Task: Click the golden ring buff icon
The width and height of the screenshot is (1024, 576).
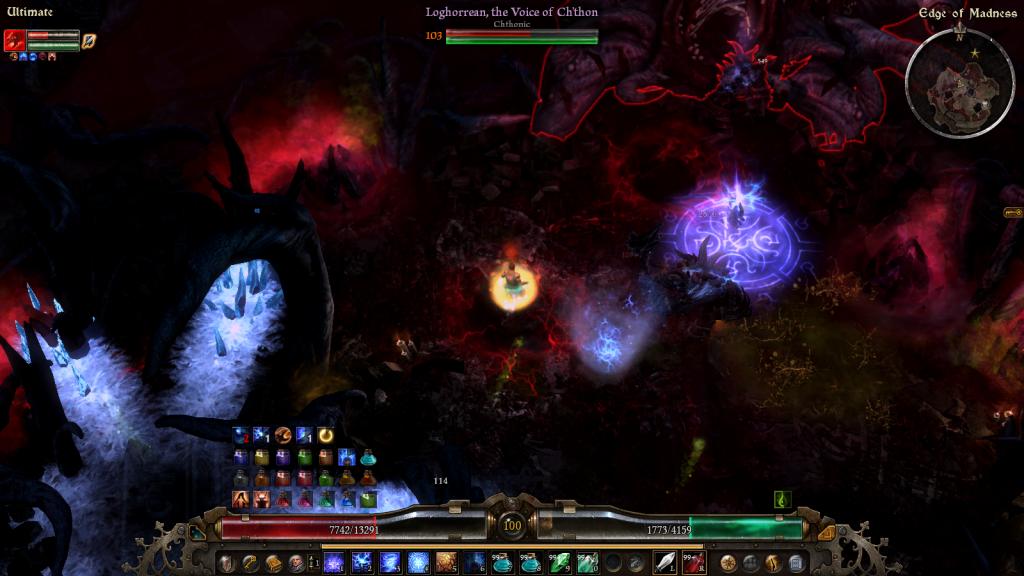Action: click(x=325, y=435)
